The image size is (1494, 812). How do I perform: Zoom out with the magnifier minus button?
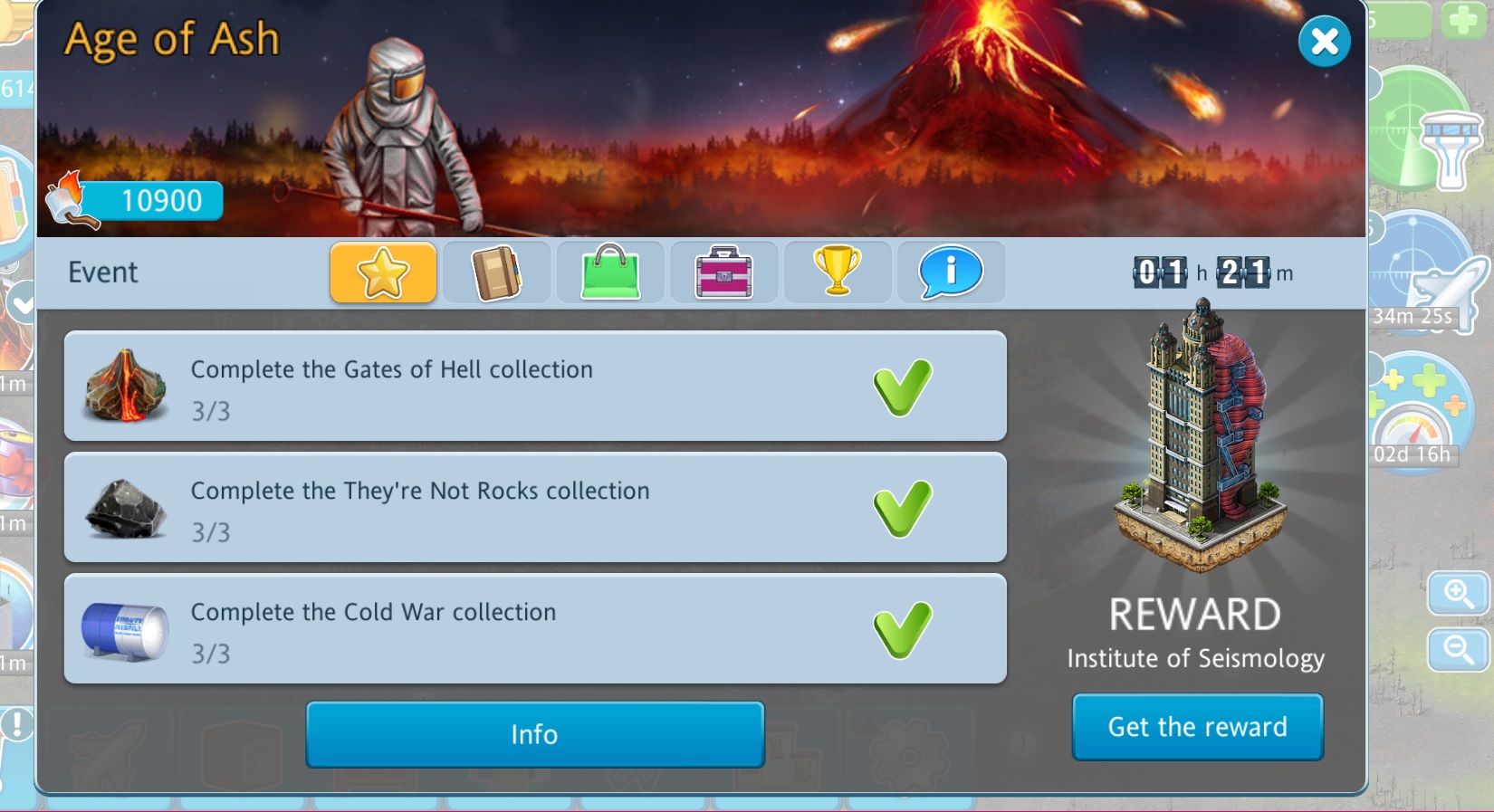(1458, 649)
